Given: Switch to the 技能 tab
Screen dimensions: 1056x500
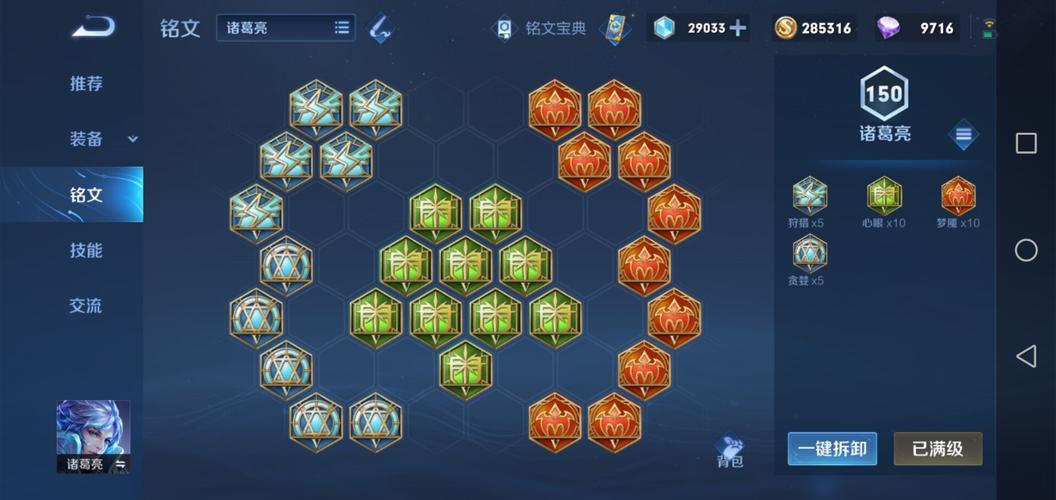Looking at the screenshot, I should click(86, 250).
